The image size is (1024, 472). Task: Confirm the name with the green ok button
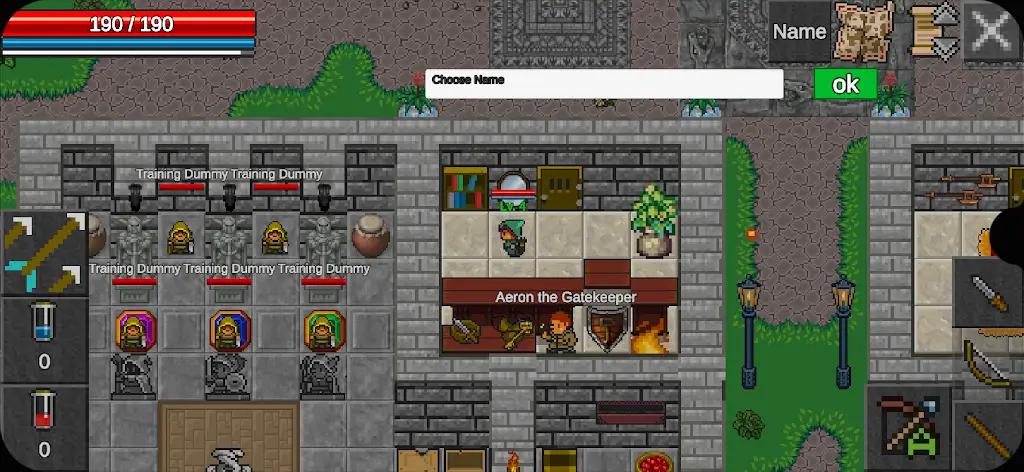coord(845,84)
